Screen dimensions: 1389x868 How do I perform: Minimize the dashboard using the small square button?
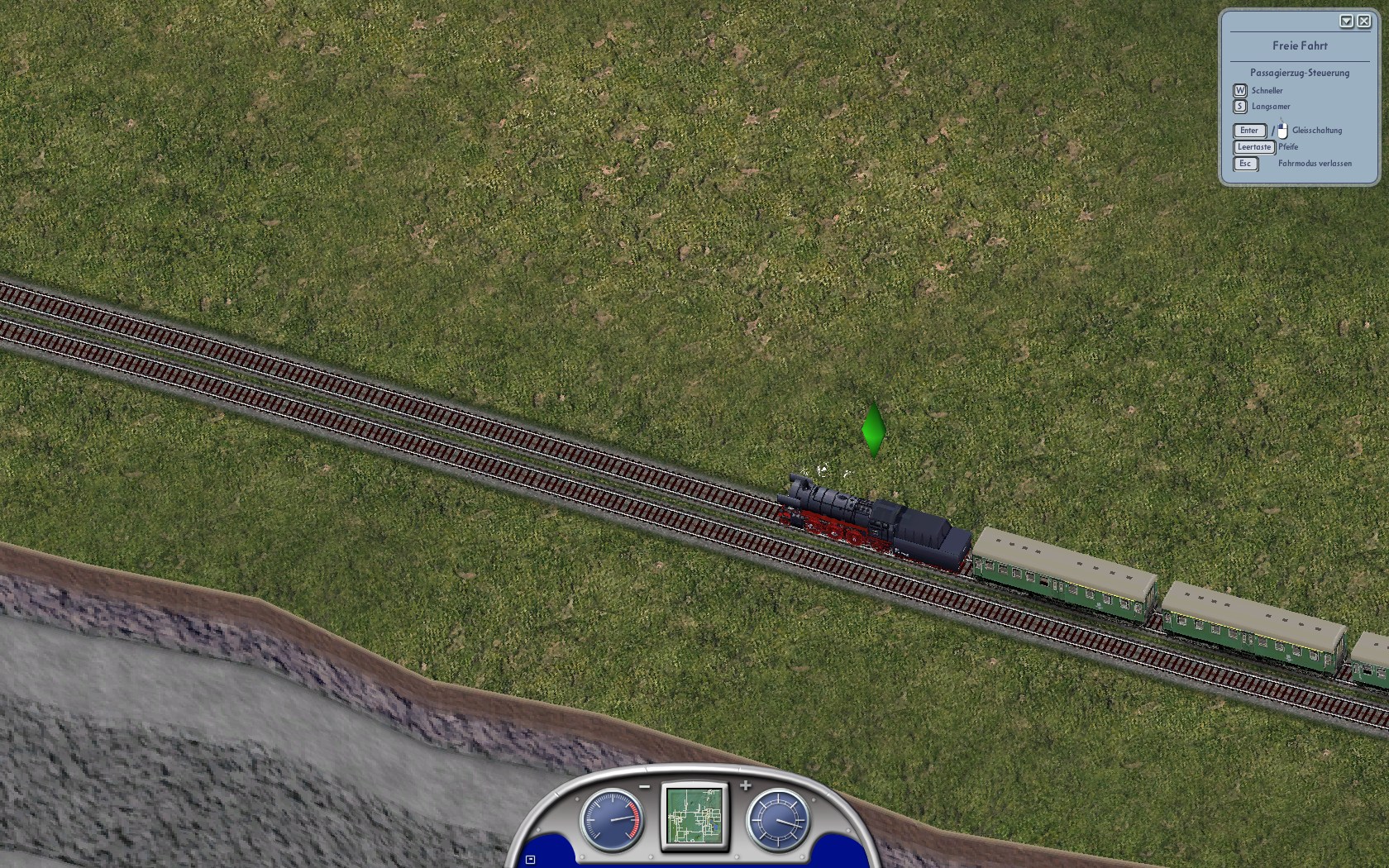pos(531,860)
